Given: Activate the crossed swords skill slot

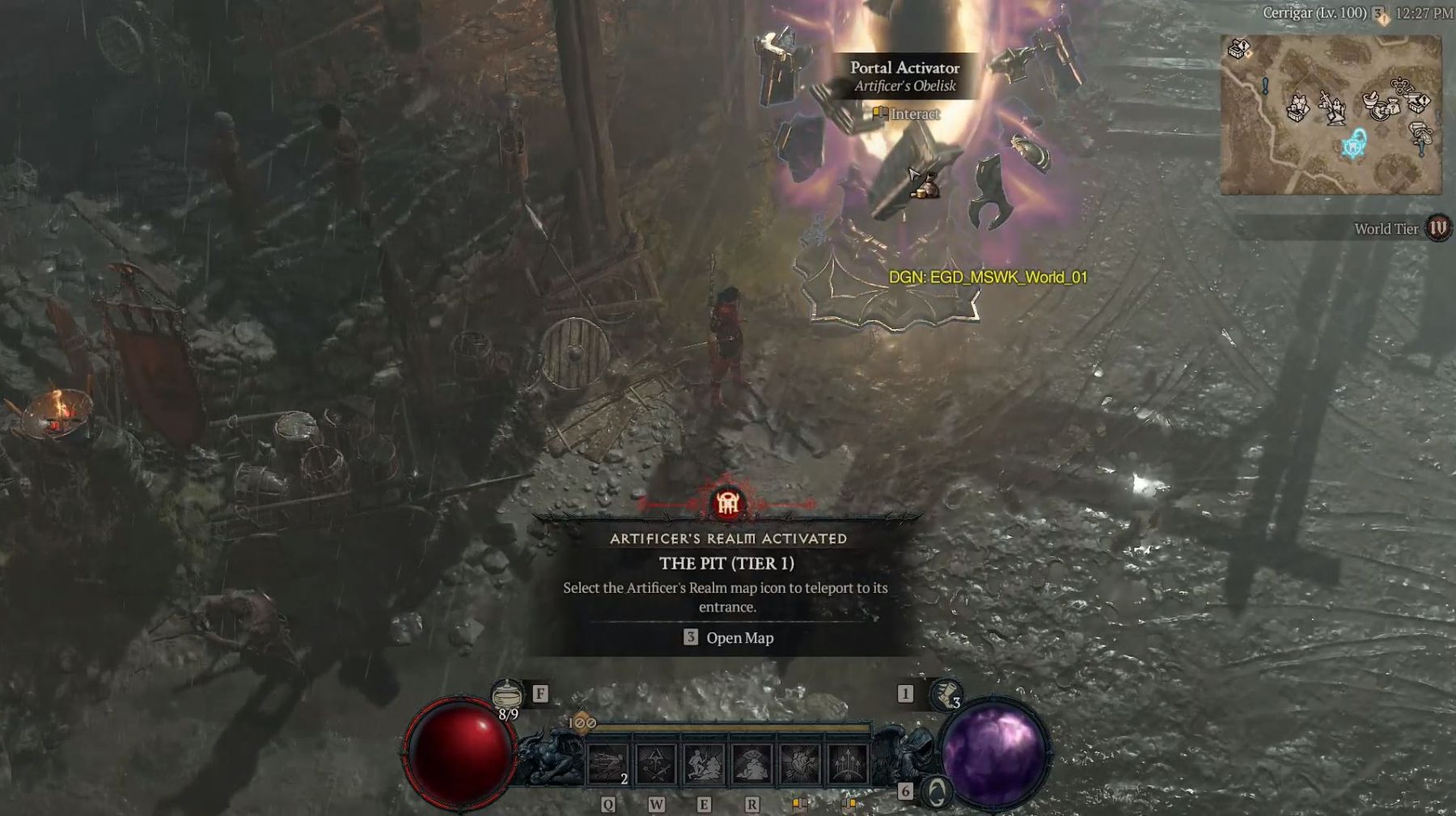Looking at the screenshot, I should point(656,763).
